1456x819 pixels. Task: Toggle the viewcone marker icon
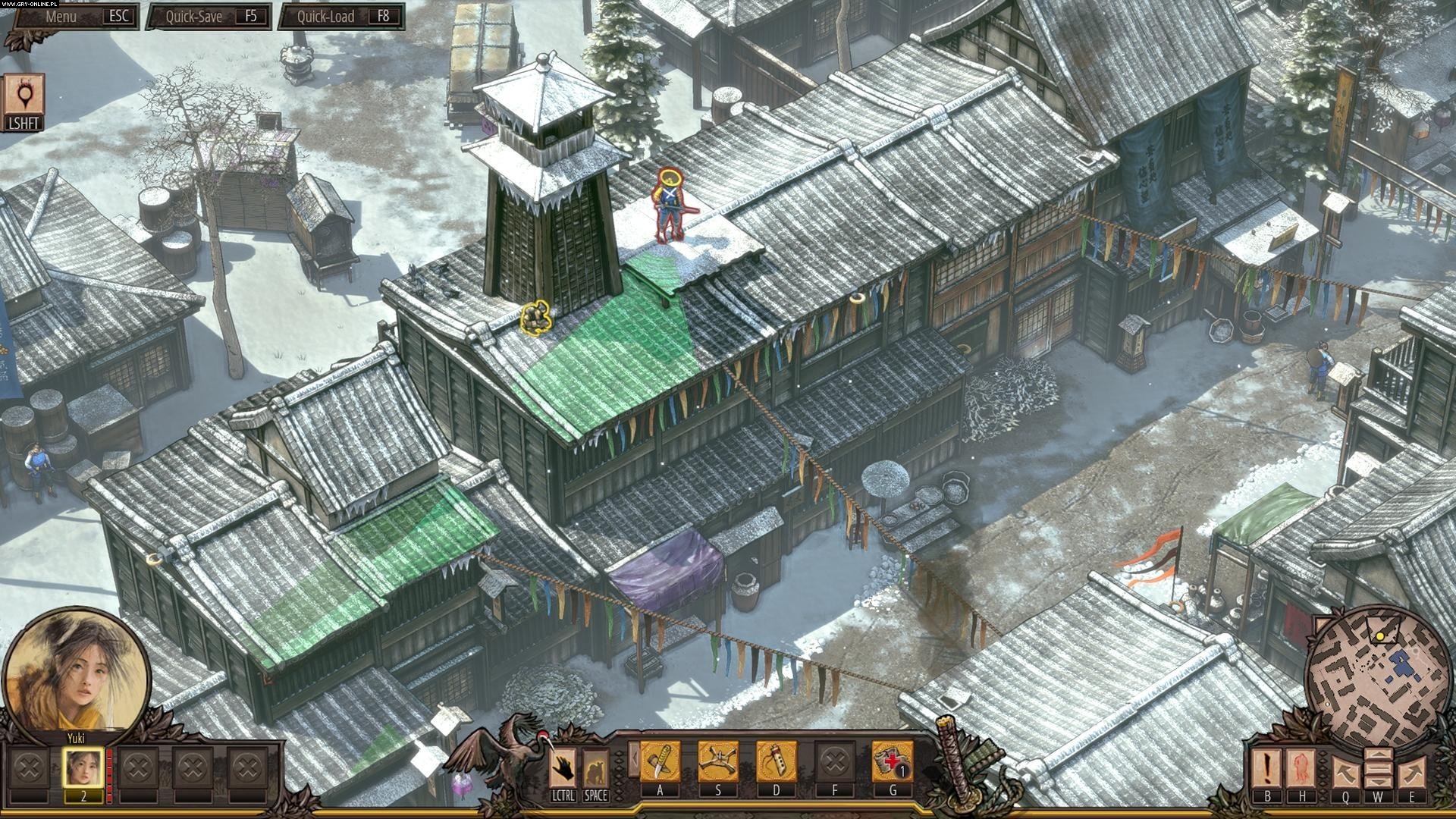(x=23, y=98)
